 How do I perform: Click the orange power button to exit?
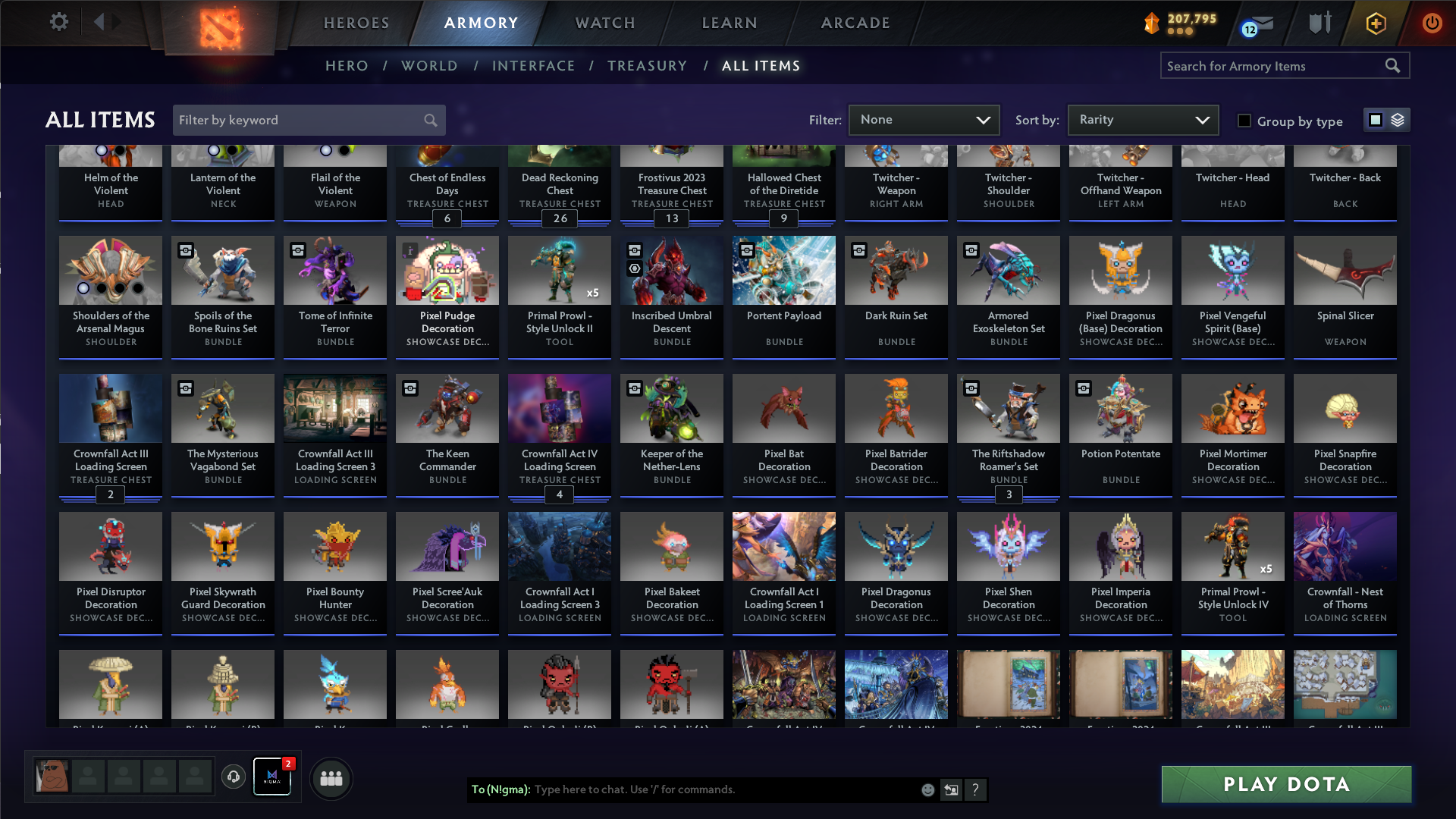coord(1432,23)
